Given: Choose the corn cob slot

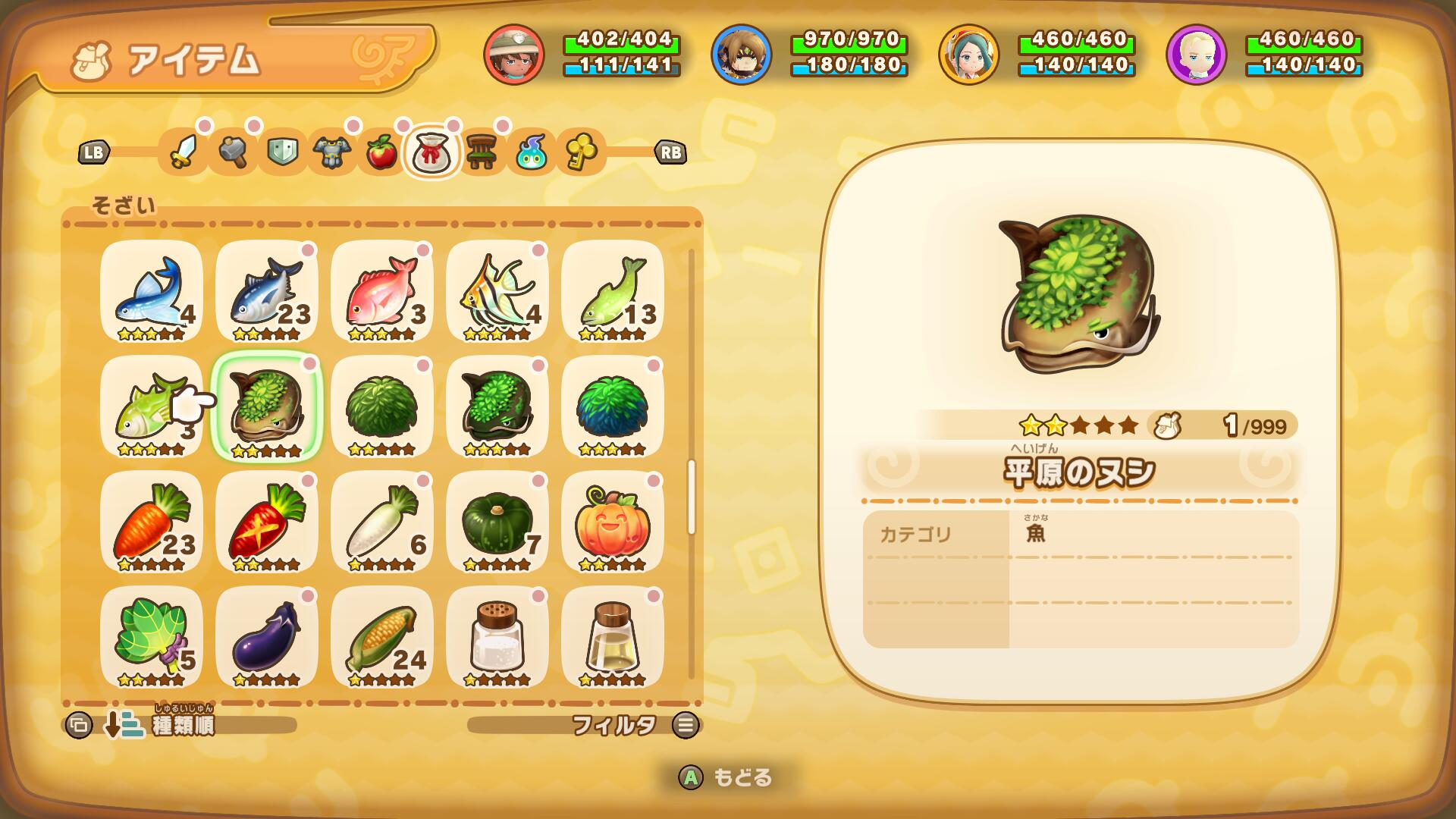Looking at the screenshot, I should coord(382,638).
